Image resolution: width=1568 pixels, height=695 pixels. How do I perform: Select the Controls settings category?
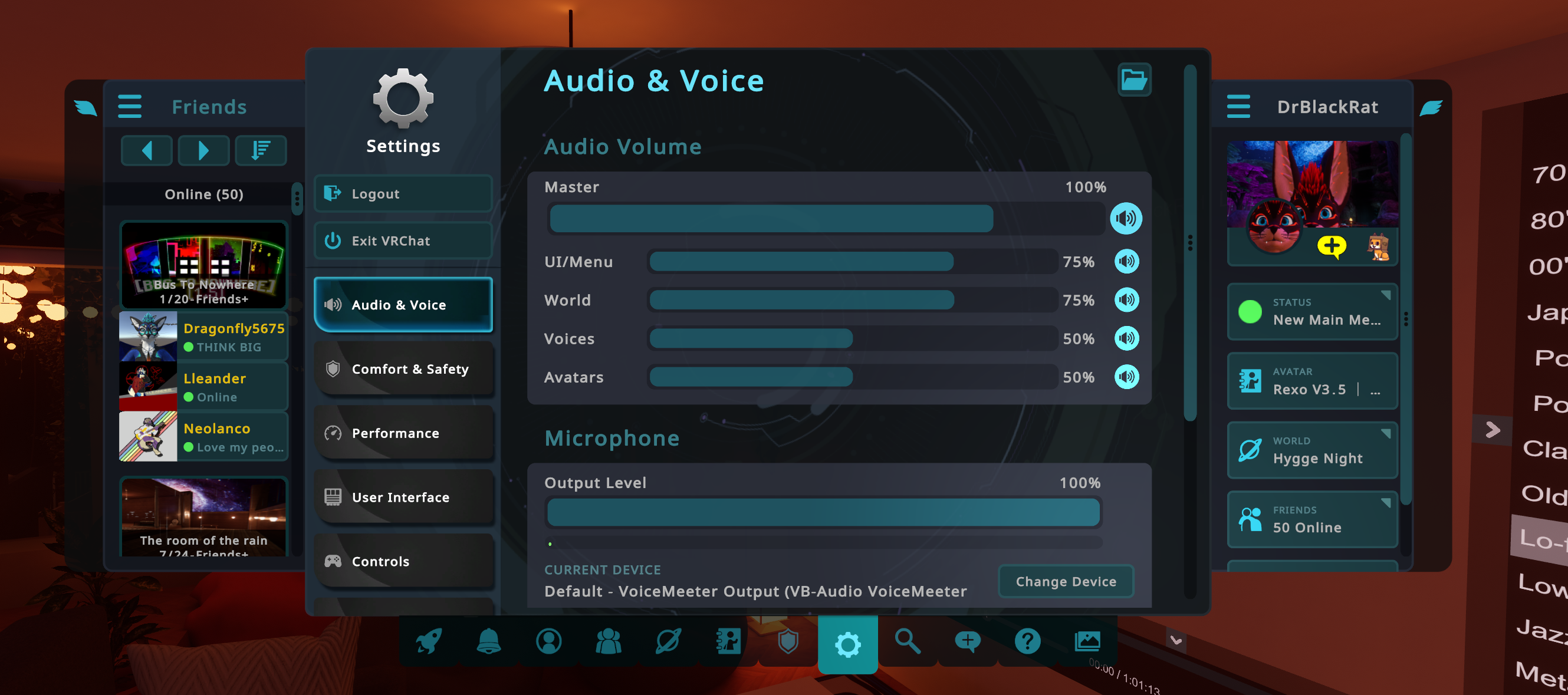[x=402, y=561]
